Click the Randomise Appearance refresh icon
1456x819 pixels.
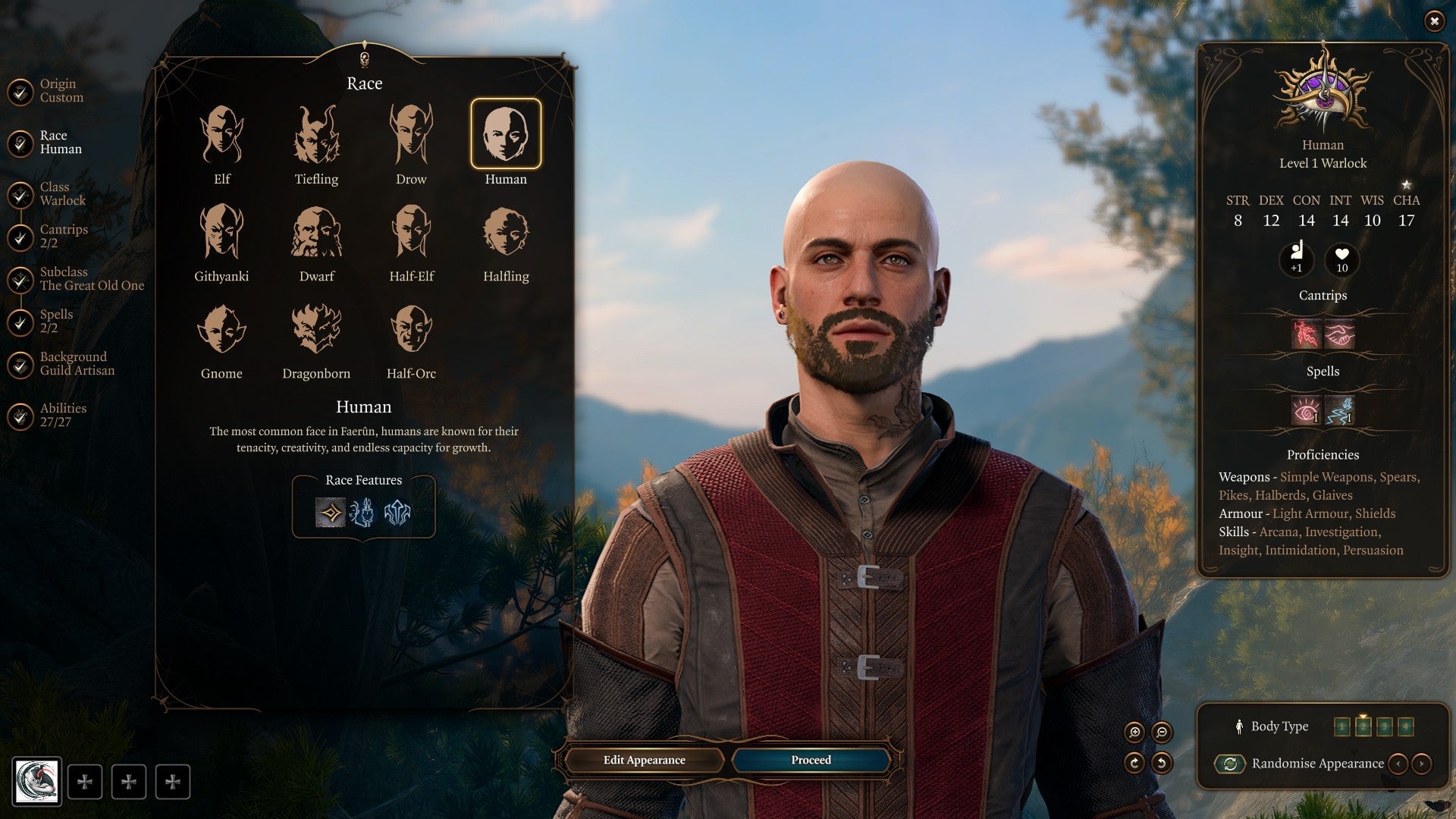point(1230,764)
